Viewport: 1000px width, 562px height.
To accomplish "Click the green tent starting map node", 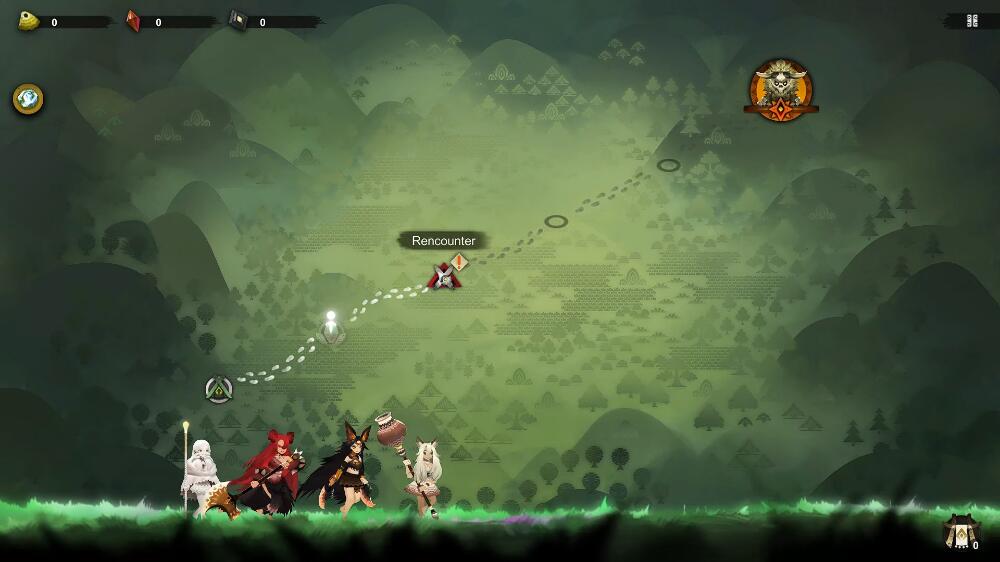I will pyautogui.click(x=219, y=389).
